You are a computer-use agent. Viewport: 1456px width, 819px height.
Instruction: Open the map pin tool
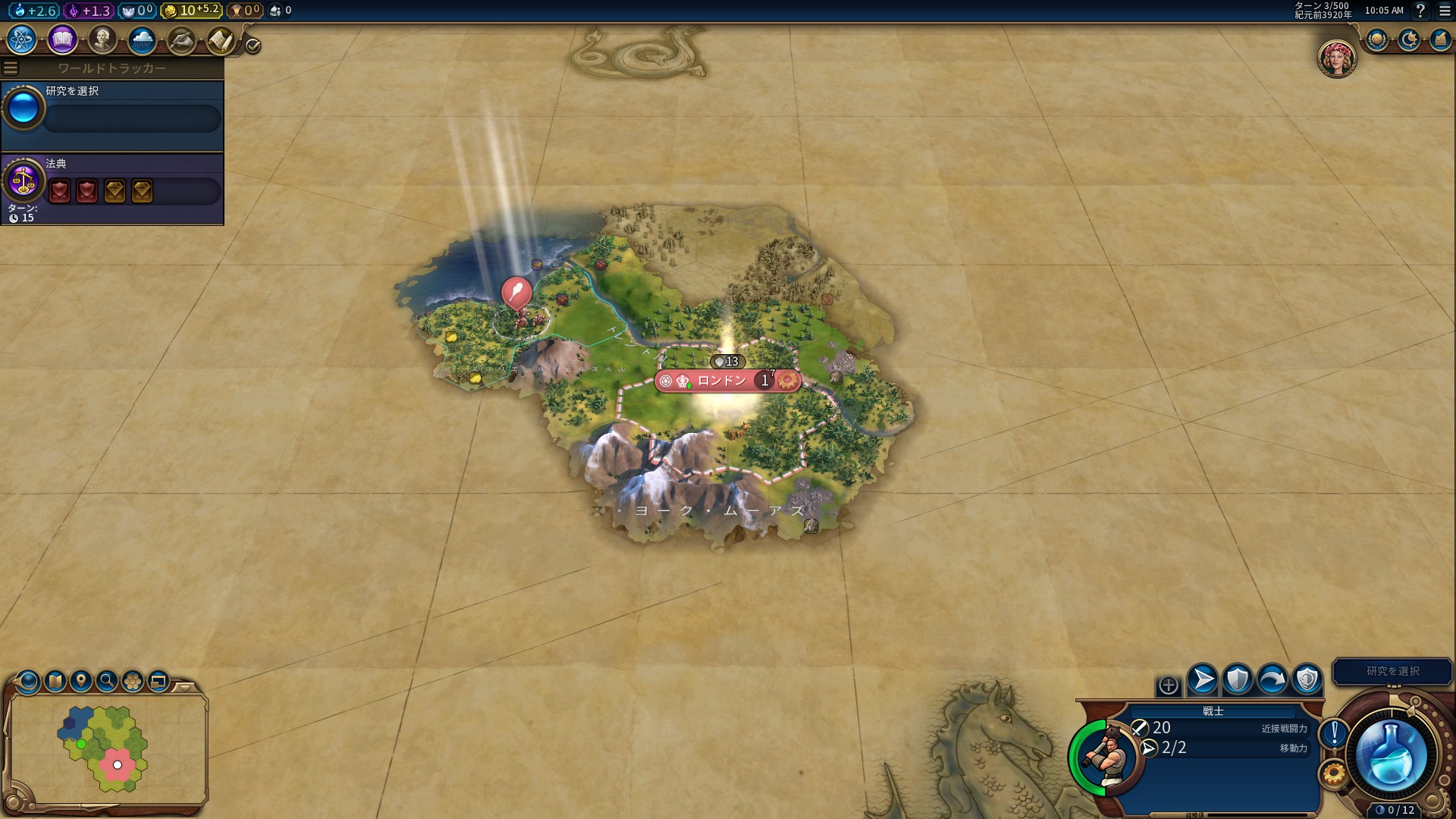click(x=81, y=681)
